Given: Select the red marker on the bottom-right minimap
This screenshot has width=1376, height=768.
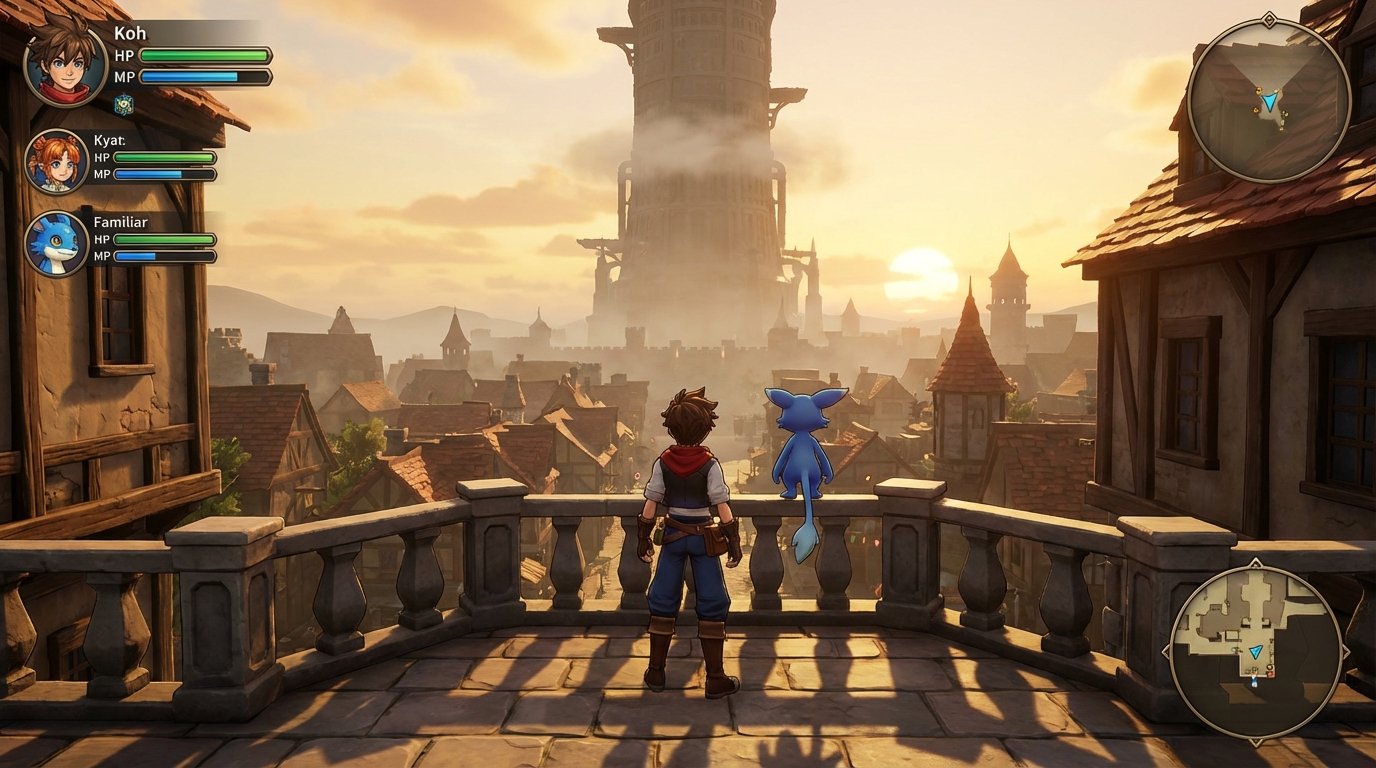Looking at the screenshot, I should point(1270,673).
